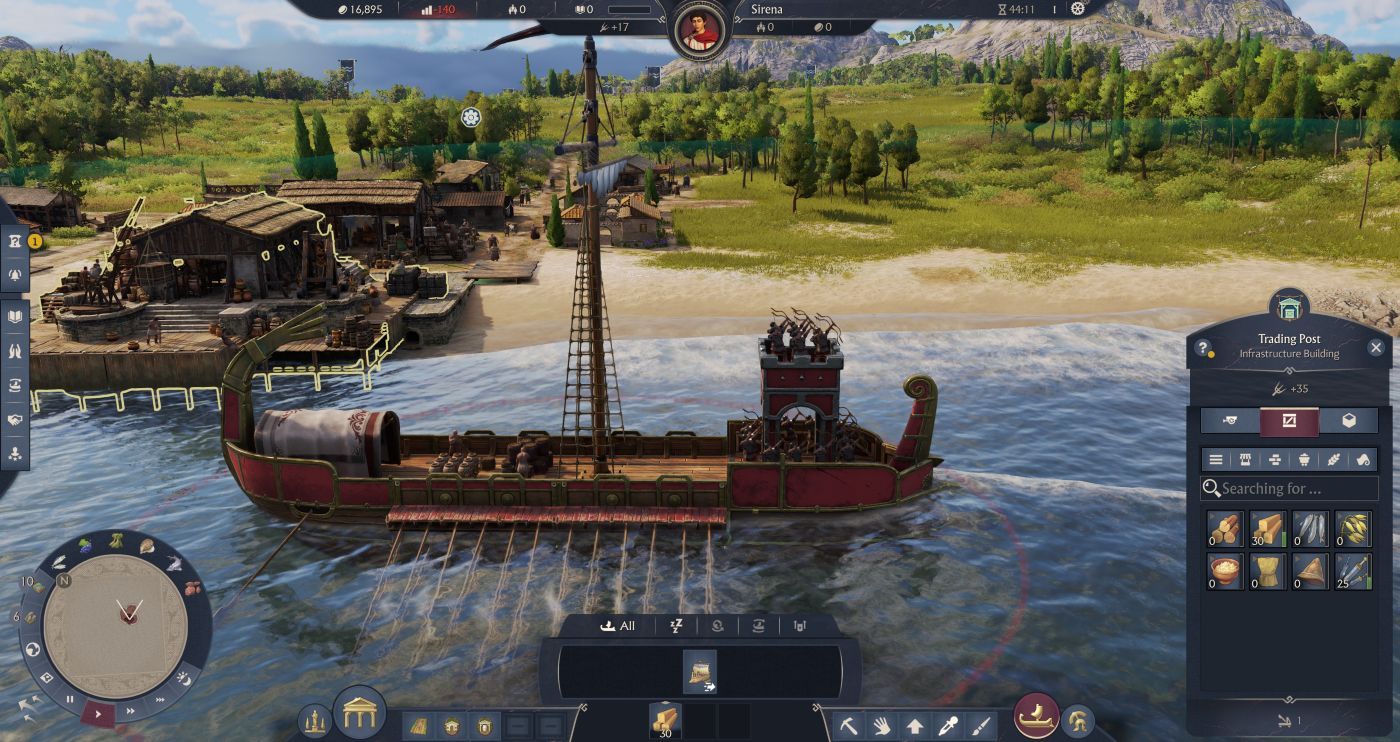This screenshot has height=742, width=1400.
Task: Open the temple-shaped build menu button
Action: [x=358, y=712]
